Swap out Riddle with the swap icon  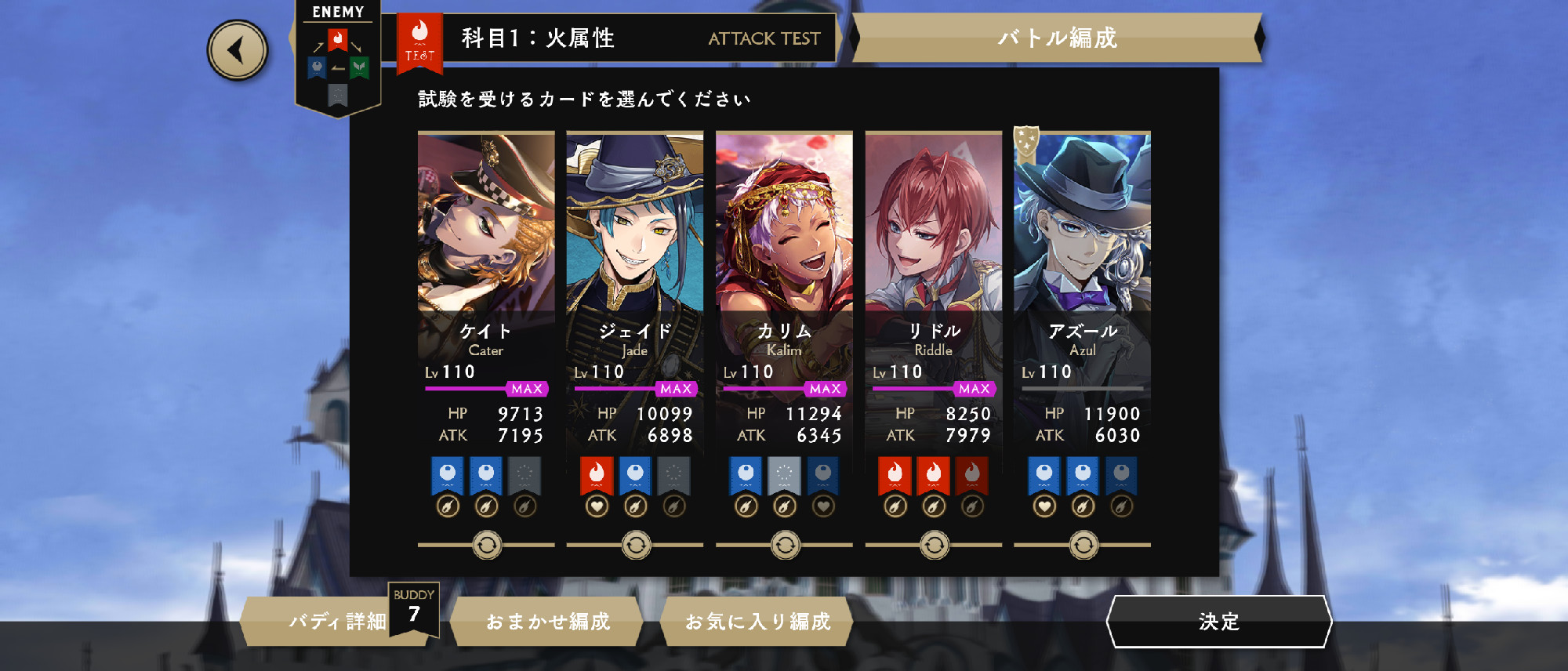coord(934,545)
